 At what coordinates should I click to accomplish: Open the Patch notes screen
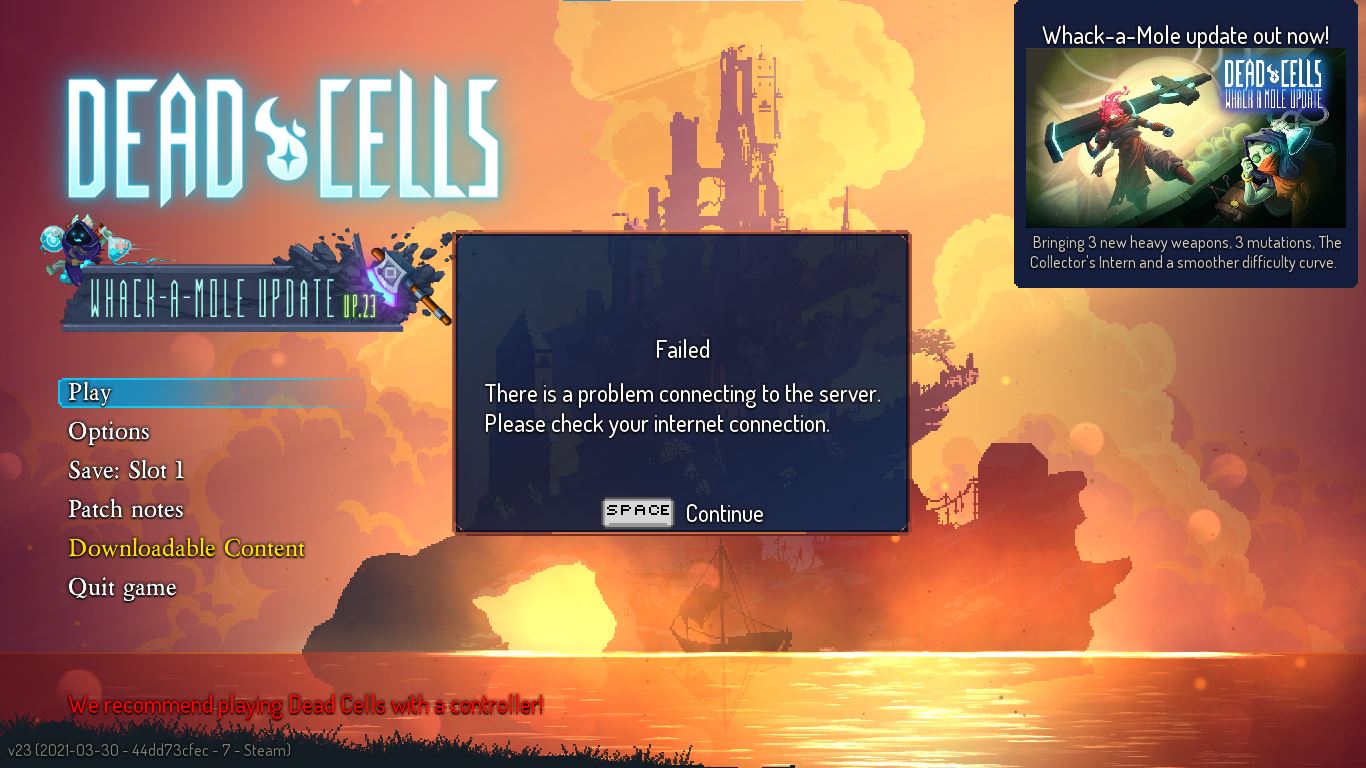coord(125,509)
